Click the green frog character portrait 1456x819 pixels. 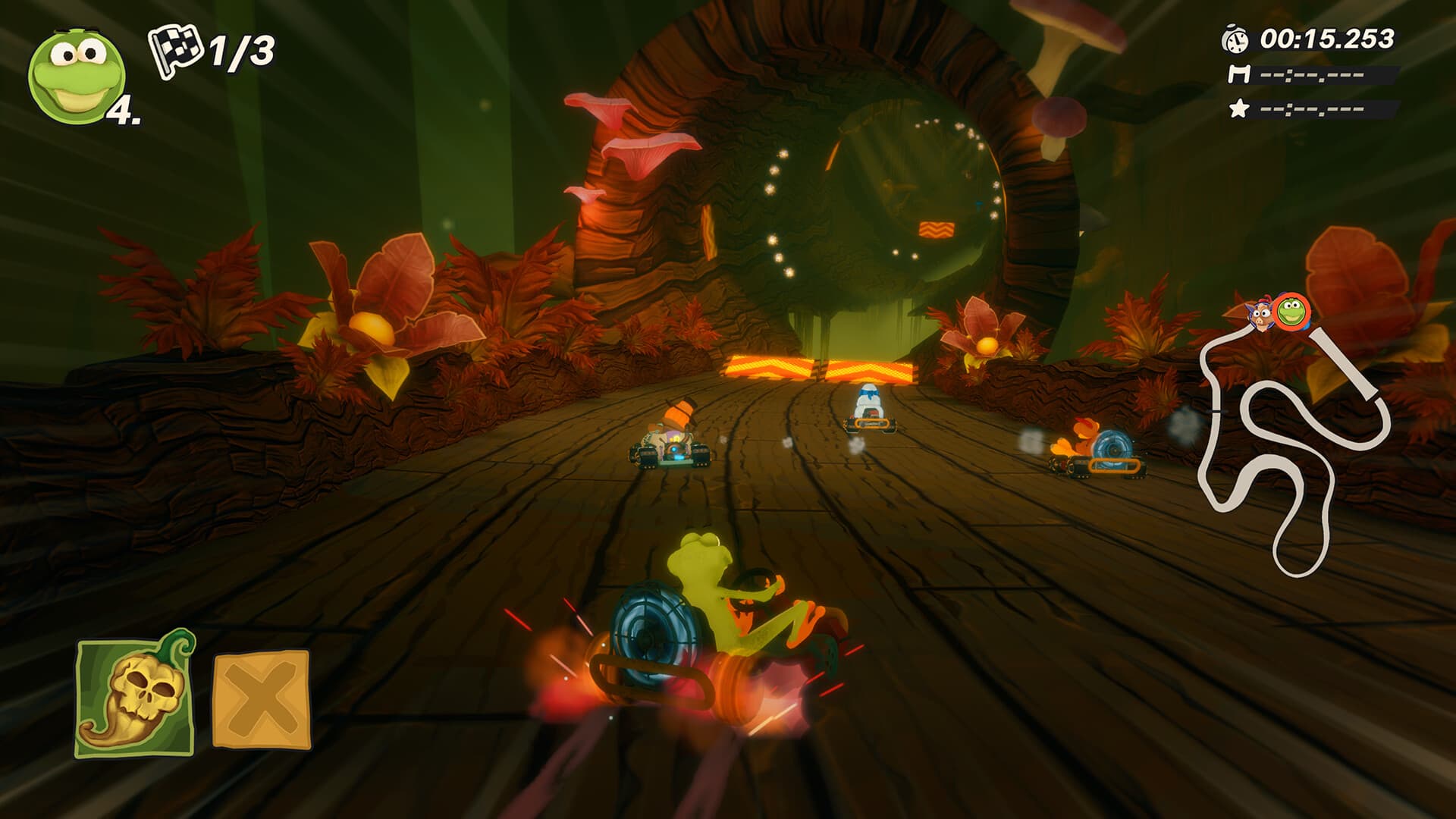(x=77, y=75)
